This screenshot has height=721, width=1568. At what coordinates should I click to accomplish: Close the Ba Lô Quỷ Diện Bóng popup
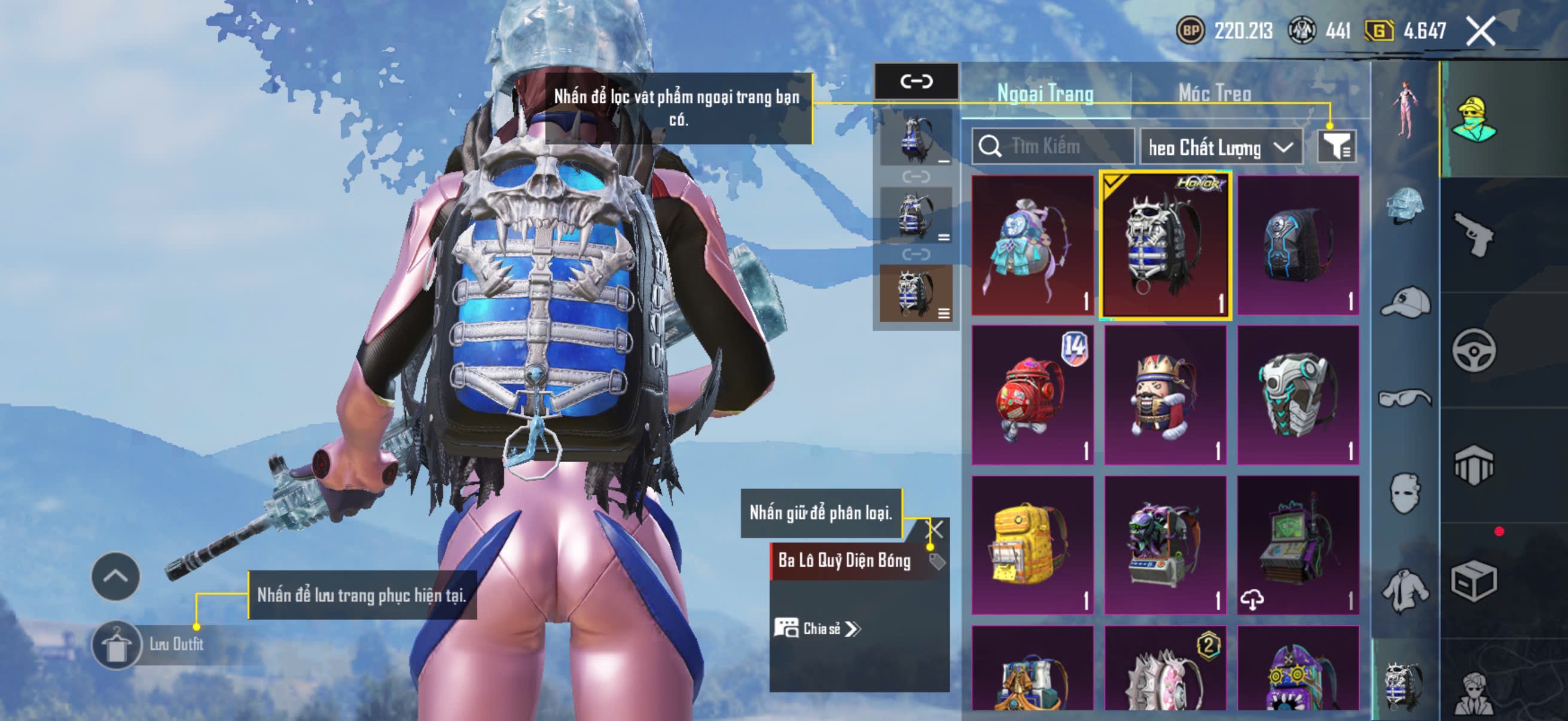(x=934, y=529)
